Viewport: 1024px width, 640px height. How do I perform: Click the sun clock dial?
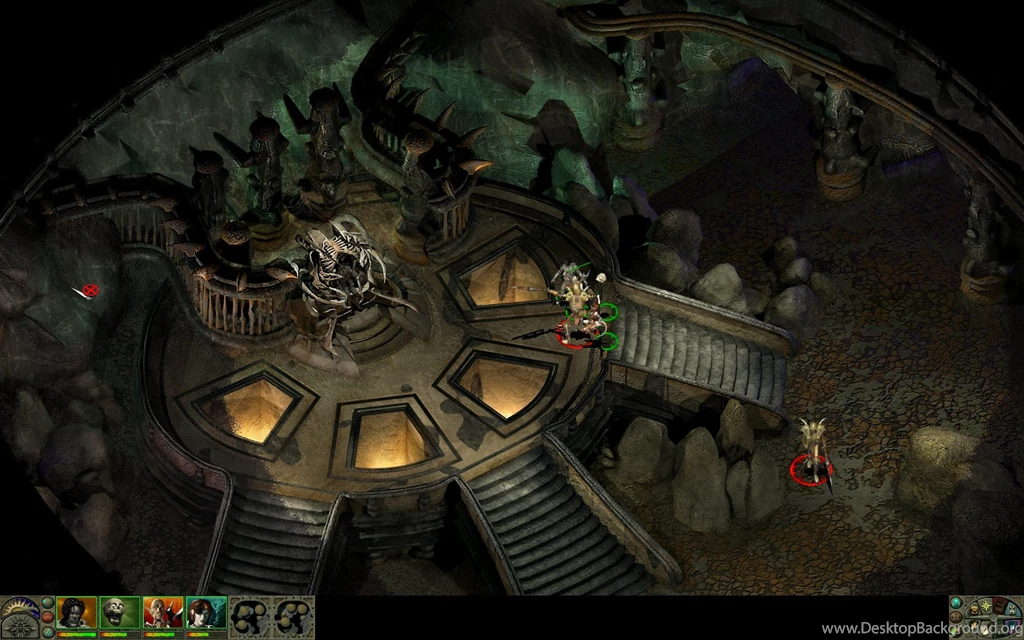point(19,605)
